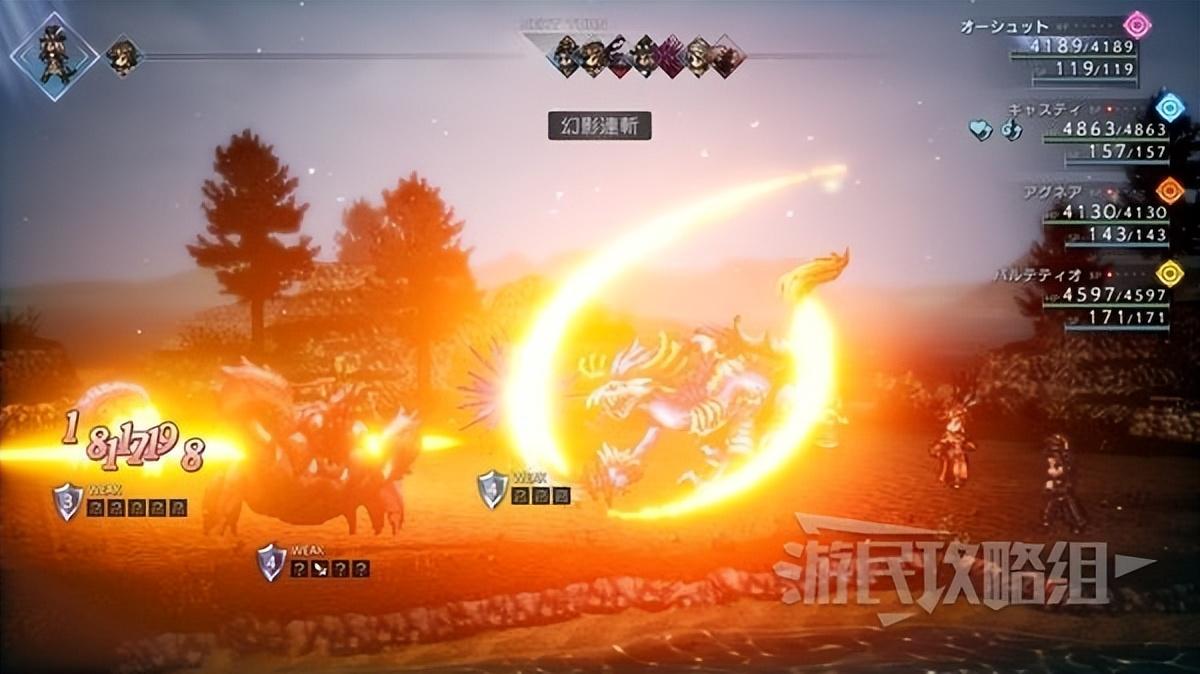Select the active turn portrait in the turn order
Screen dimensions: 1200x674
[x=54, y=55]
